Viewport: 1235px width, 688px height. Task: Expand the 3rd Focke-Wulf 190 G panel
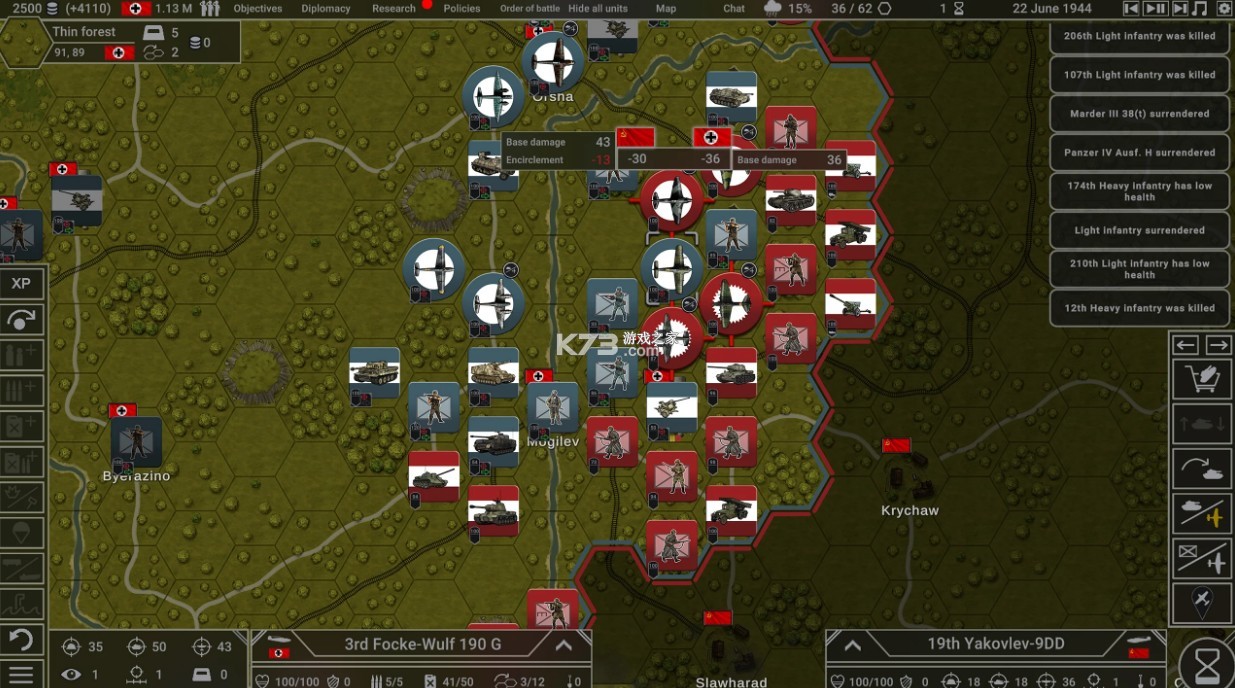point(564,645)
